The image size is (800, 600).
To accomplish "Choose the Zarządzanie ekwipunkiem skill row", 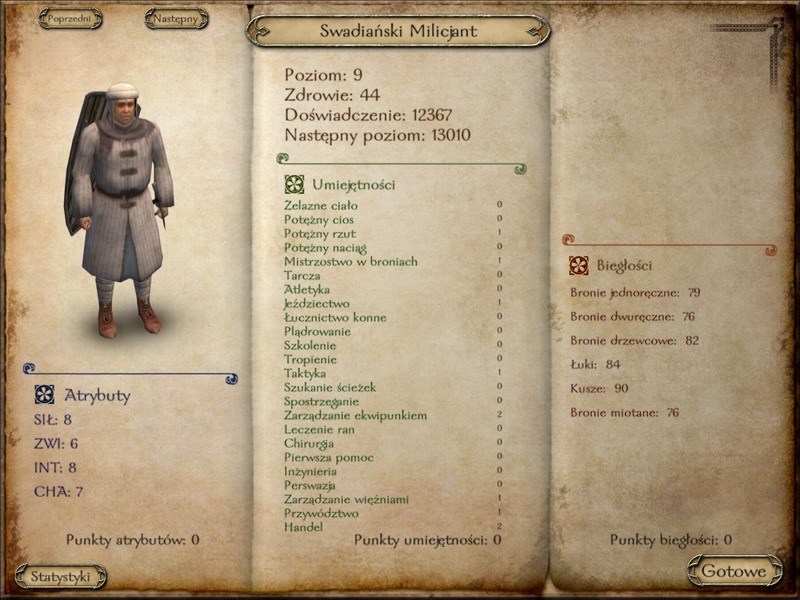I will point(355,415).
